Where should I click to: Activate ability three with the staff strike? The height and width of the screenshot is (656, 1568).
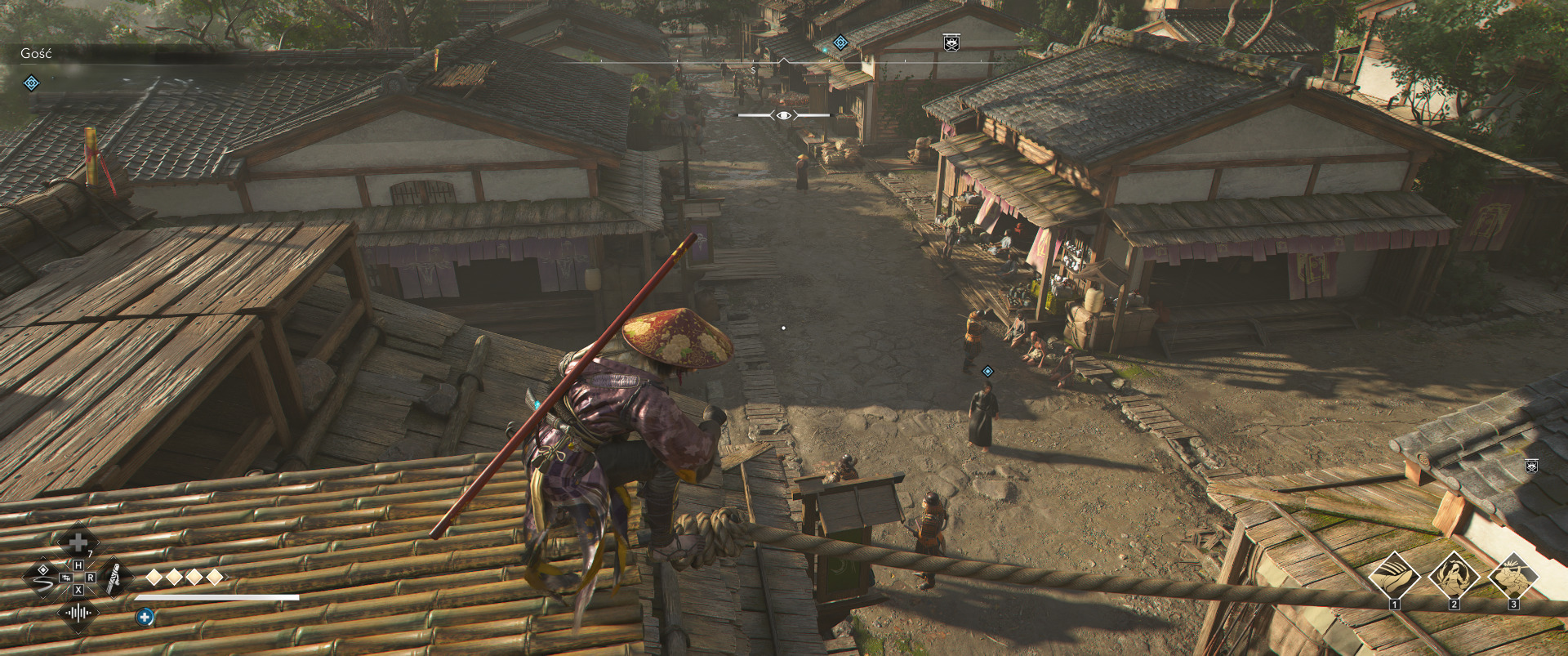point(1513,574)
